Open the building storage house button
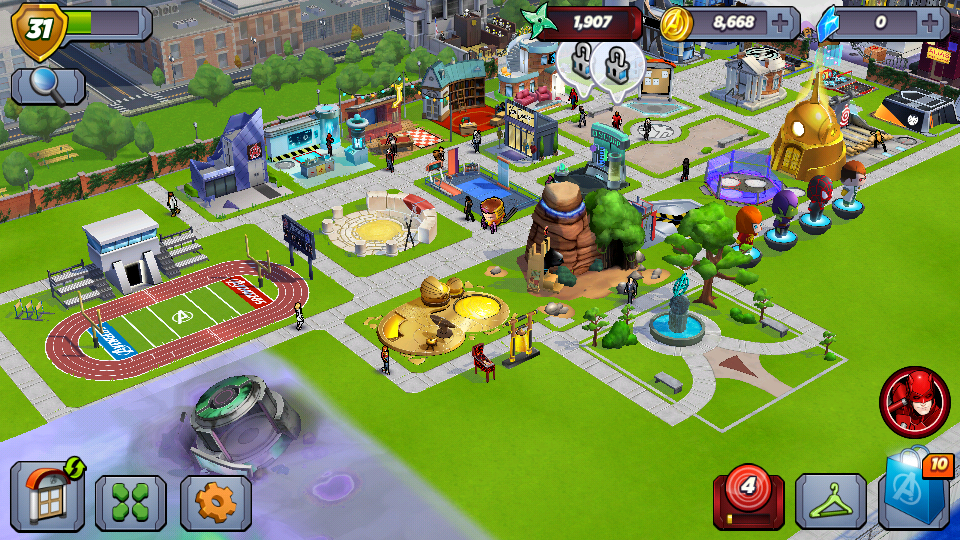Screen dimensions: 960x540 click(x=47, y=496)
